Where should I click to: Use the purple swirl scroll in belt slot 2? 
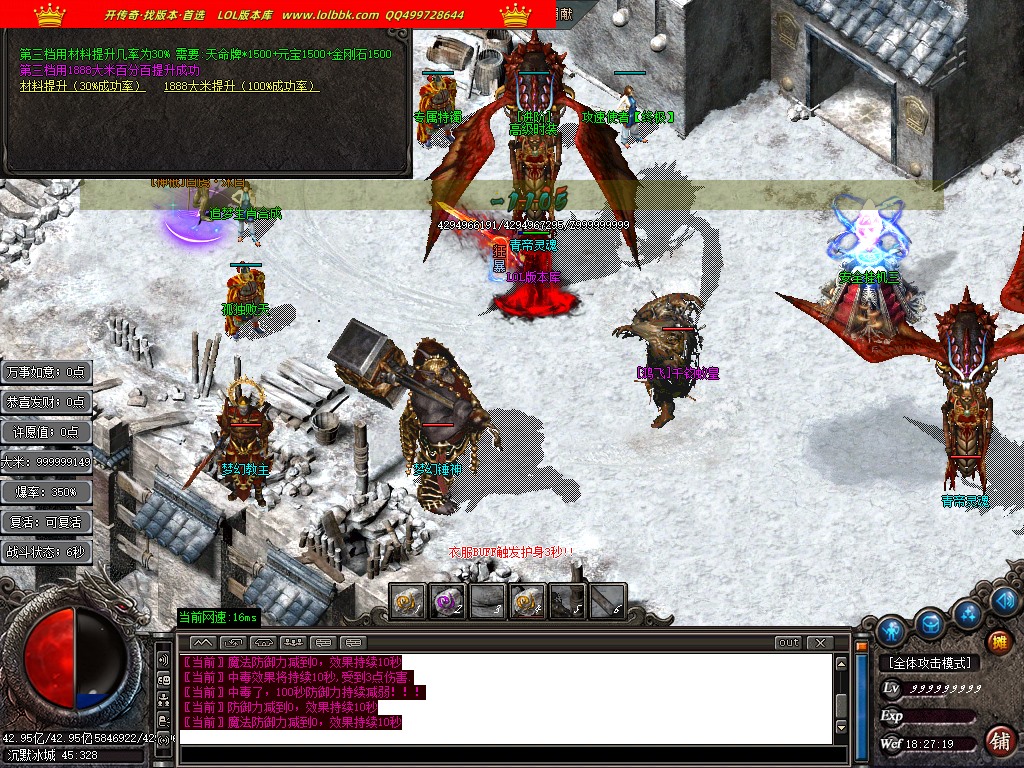point(447,601)
